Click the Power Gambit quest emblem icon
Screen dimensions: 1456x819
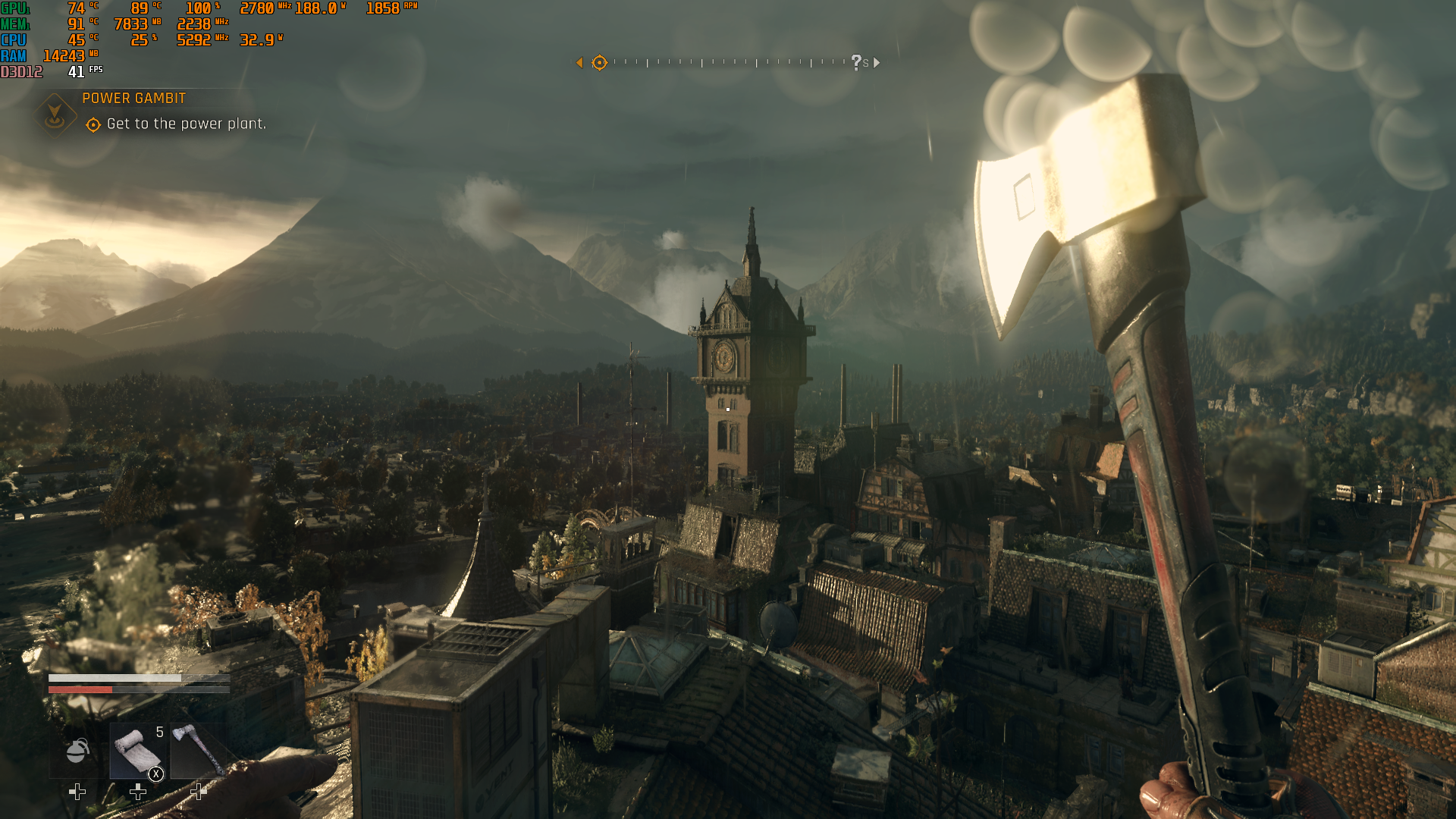55,115
